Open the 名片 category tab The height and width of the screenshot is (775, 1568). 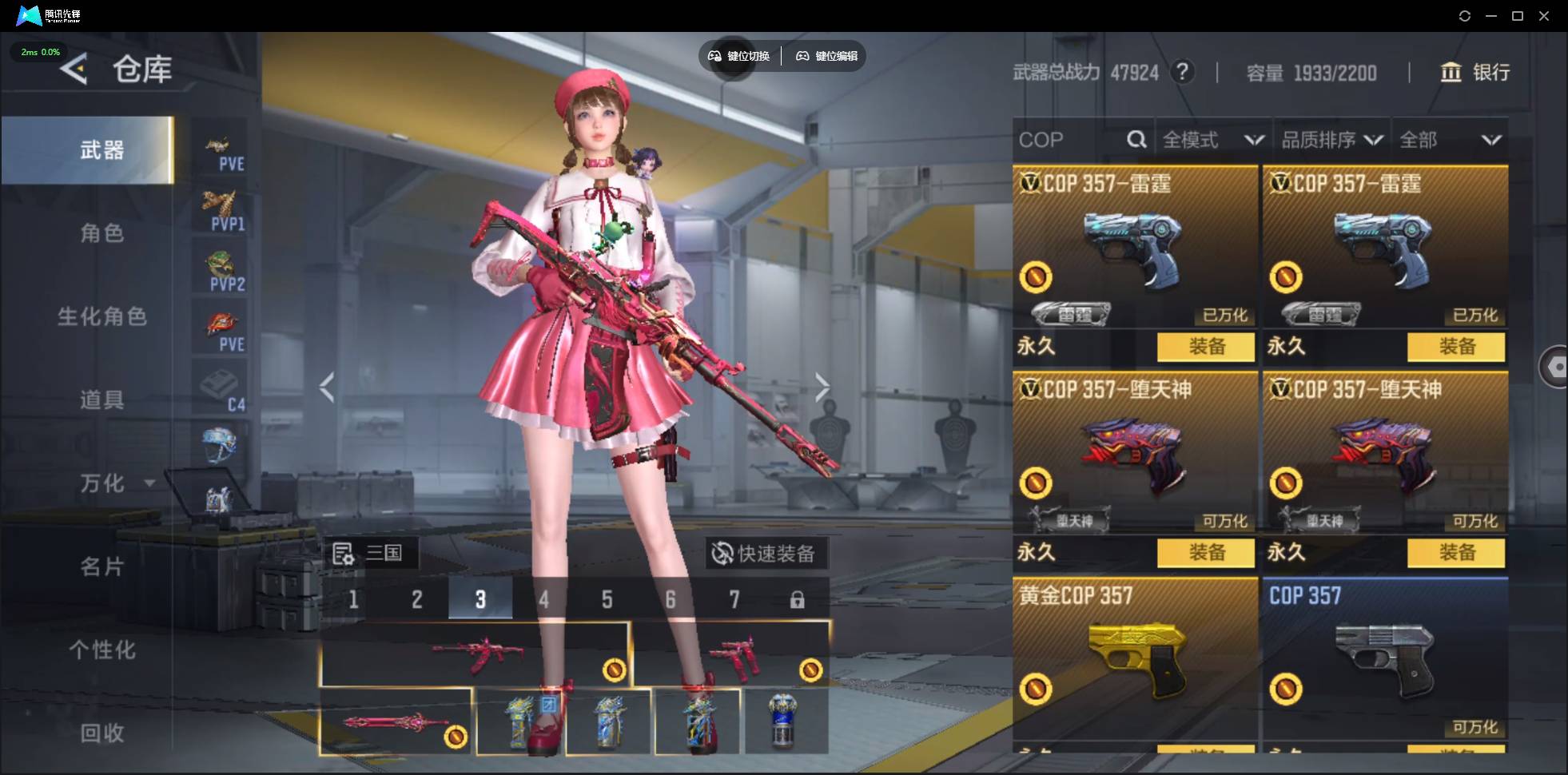point(101,566)
